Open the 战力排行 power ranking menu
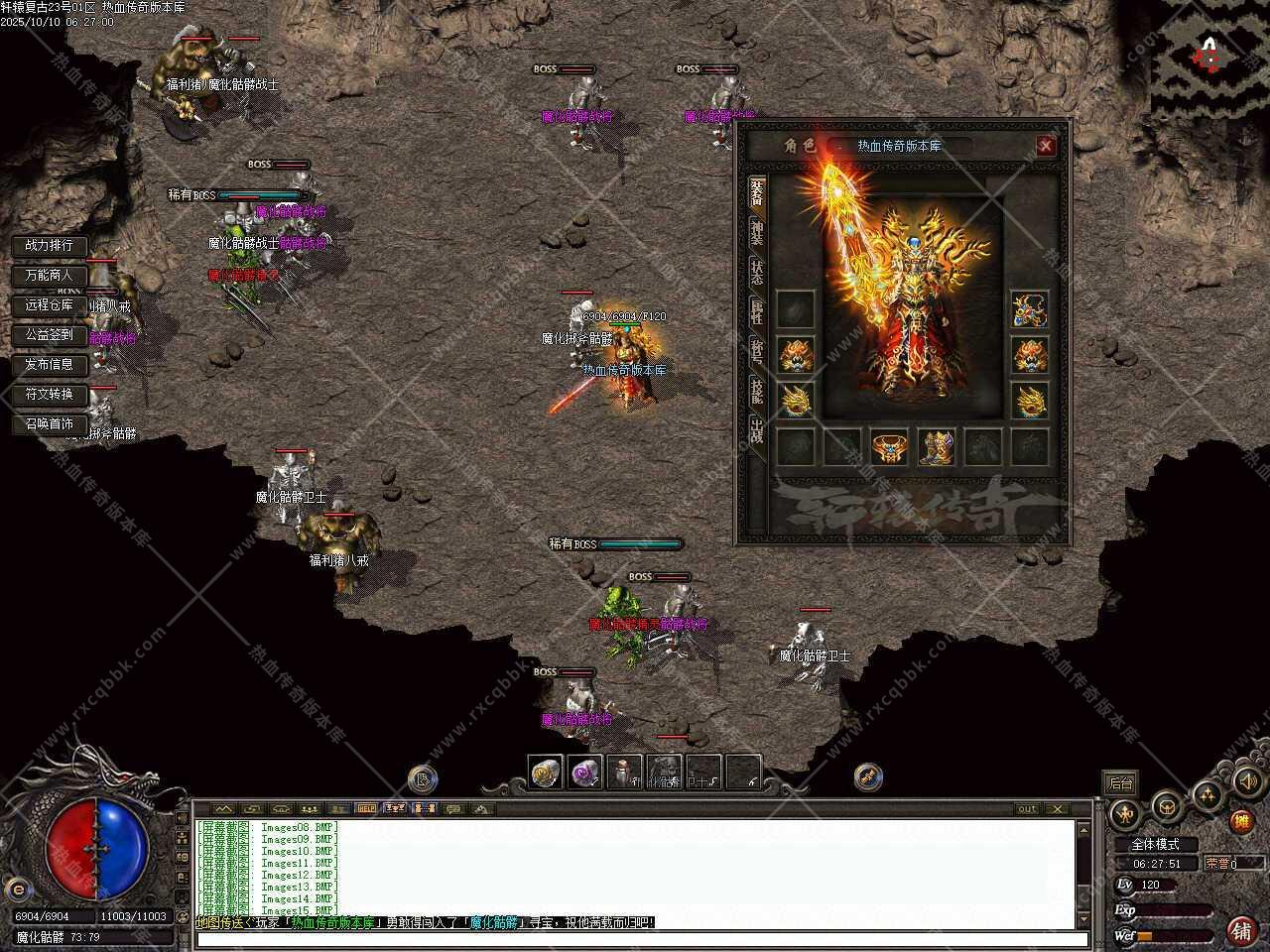Image resolution: width=1270 pixels, height=952 pixels. coord(50,245)
